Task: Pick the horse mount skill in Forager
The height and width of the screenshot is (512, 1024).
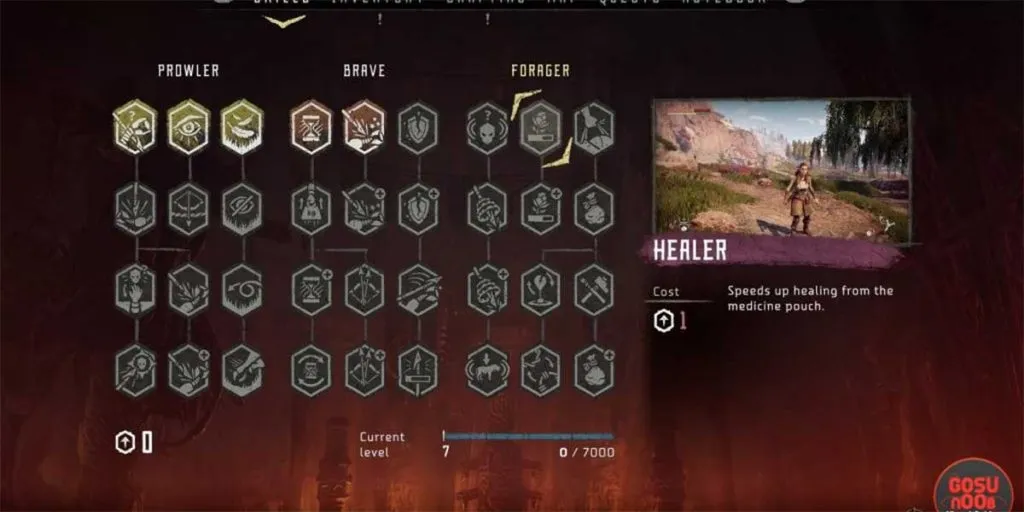Action: [487, 370]
